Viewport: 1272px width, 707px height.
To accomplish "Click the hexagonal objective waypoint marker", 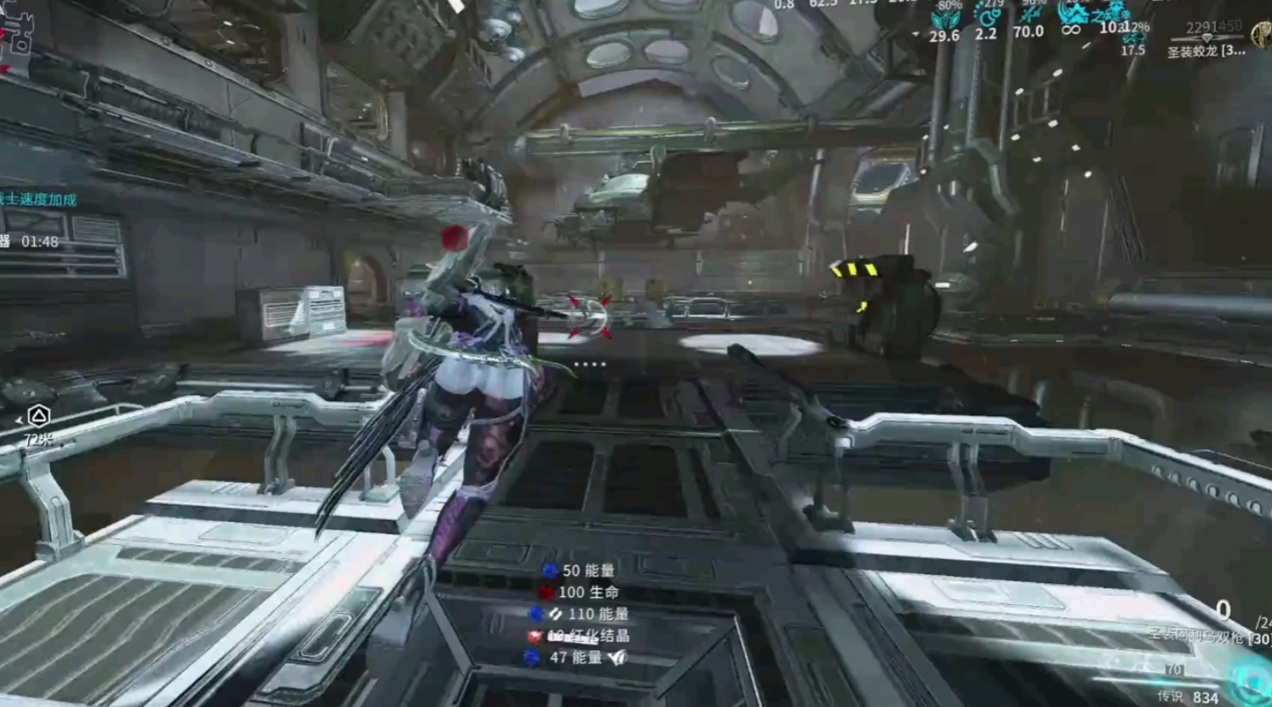I will 37,416.
